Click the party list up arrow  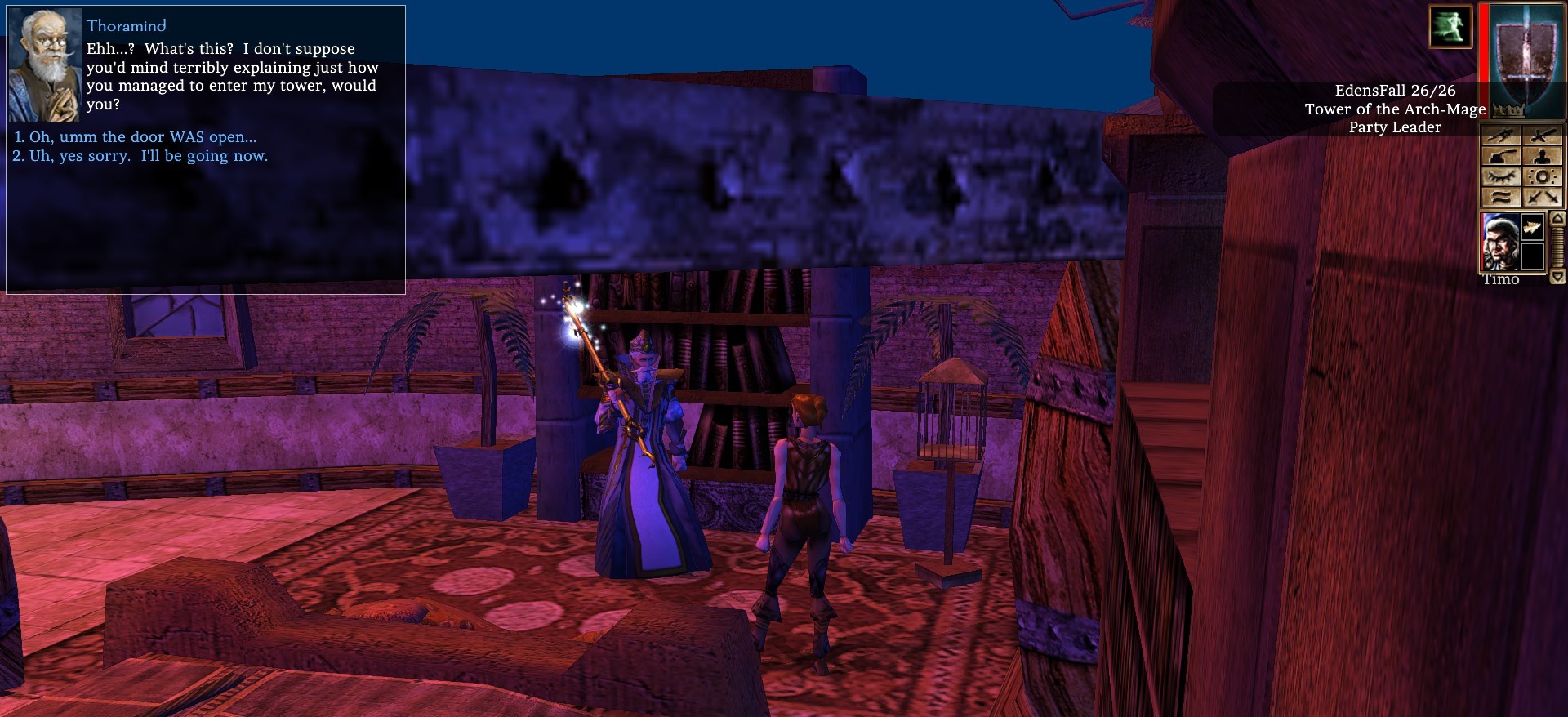tap(1557, 219)
